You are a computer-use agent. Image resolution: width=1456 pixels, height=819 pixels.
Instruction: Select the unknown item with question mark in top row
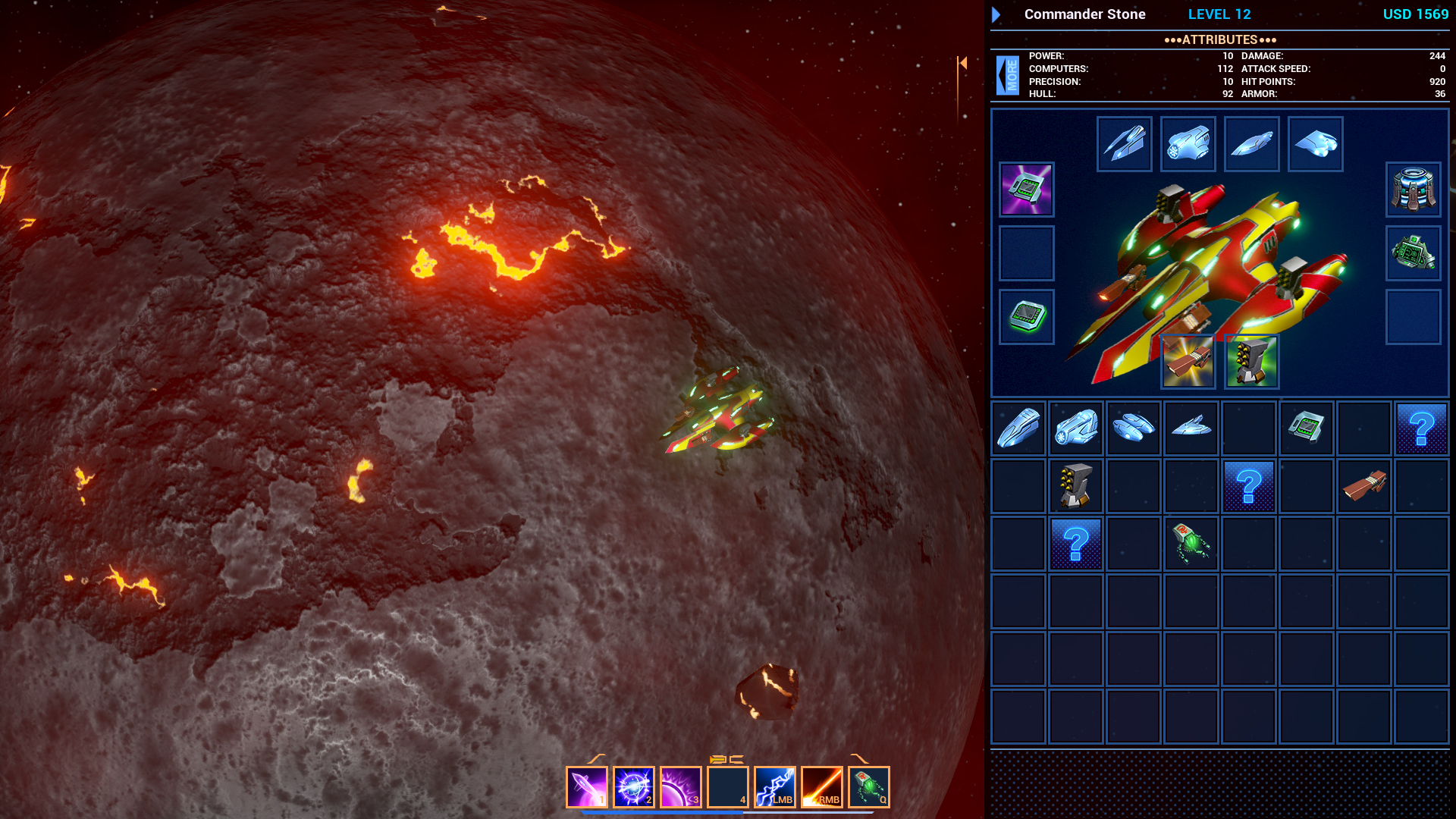point(1421,428)
